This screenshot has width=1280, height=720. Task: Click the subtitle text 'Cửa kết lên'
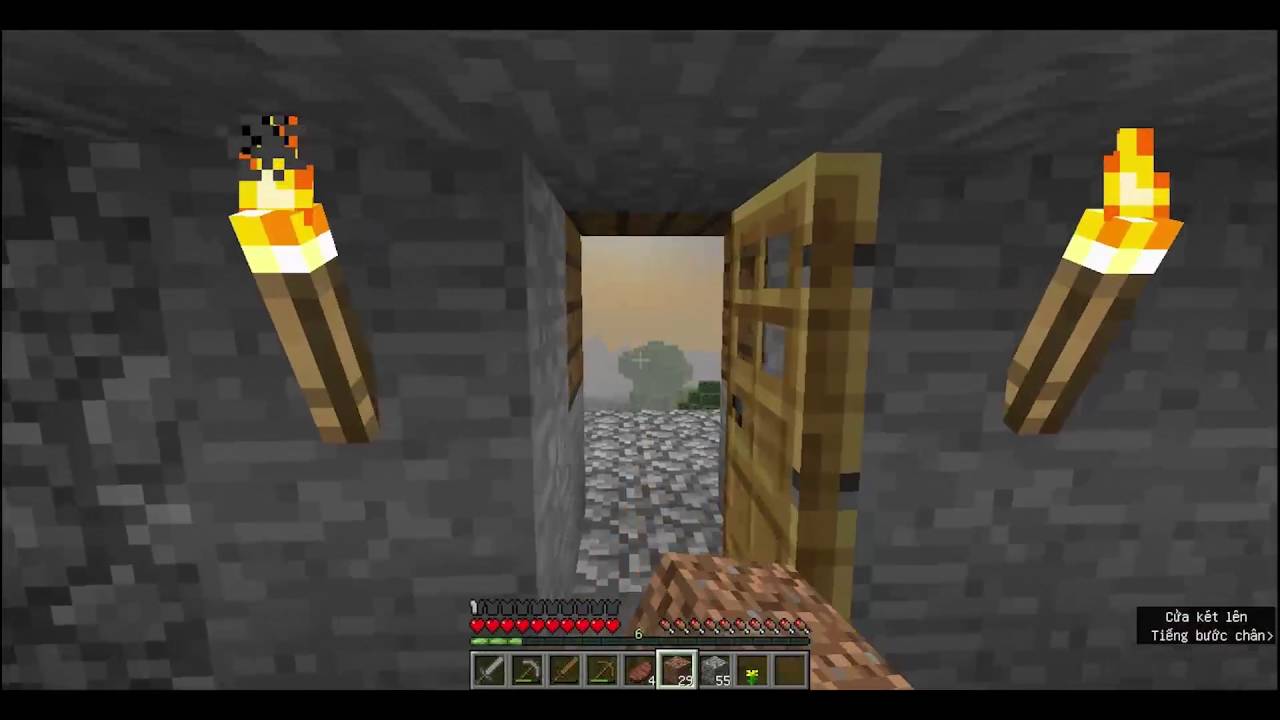coord(1206,617)
